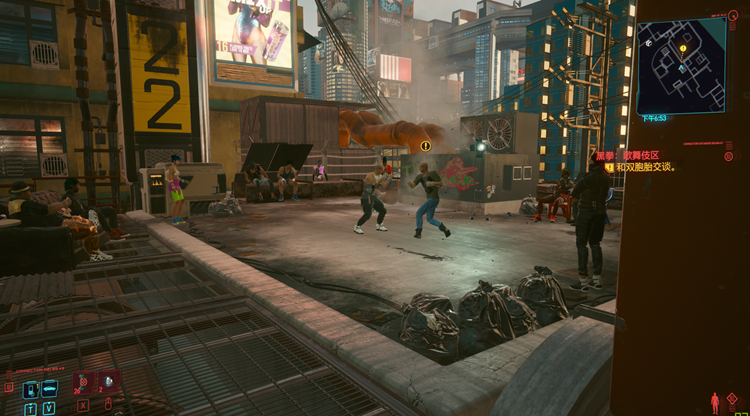Select the vehicle call icon
750x416 pixels.
click(48, 388)
